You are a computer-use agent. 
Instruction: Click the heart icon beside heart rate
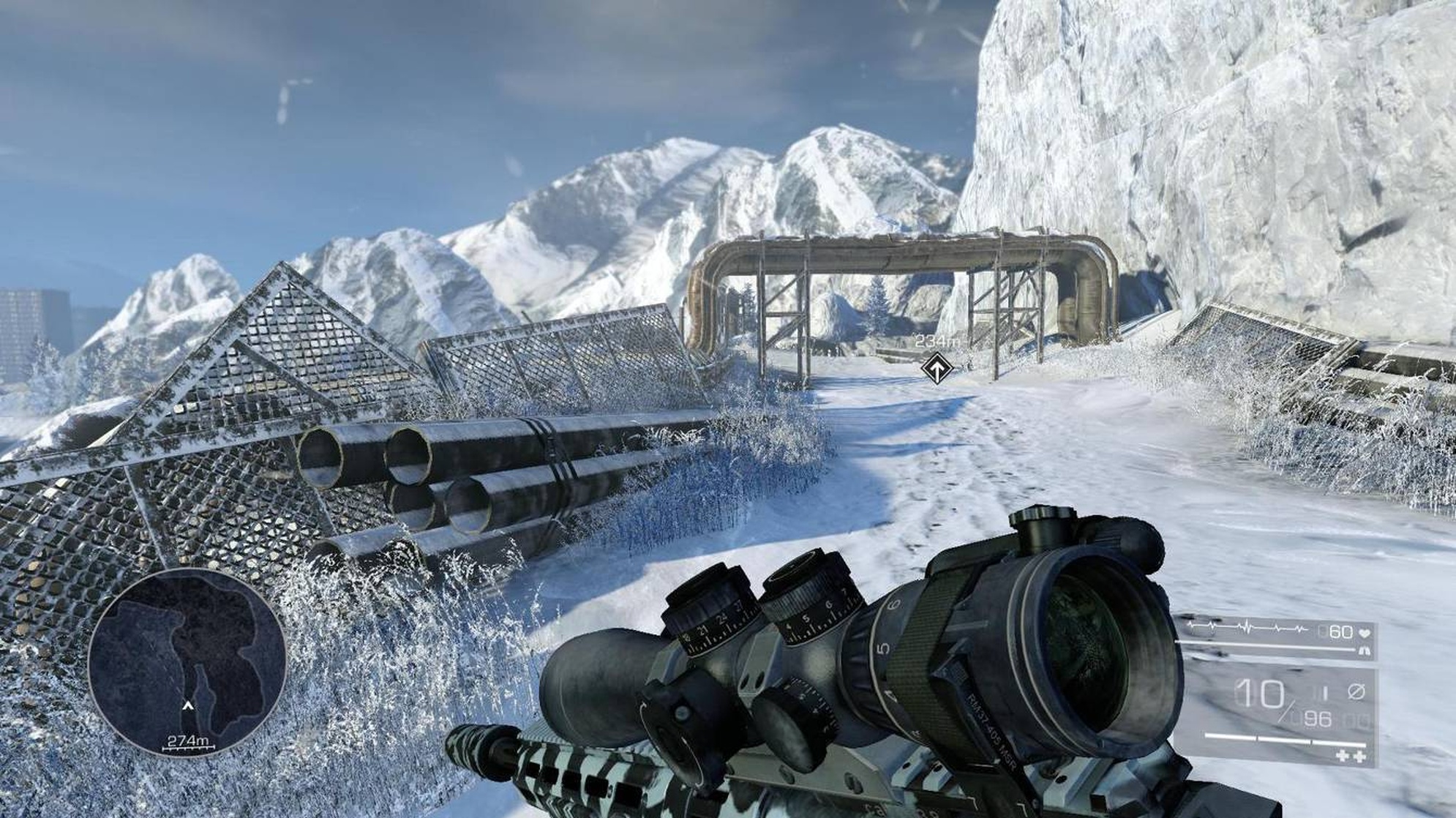click(1365, 632)
